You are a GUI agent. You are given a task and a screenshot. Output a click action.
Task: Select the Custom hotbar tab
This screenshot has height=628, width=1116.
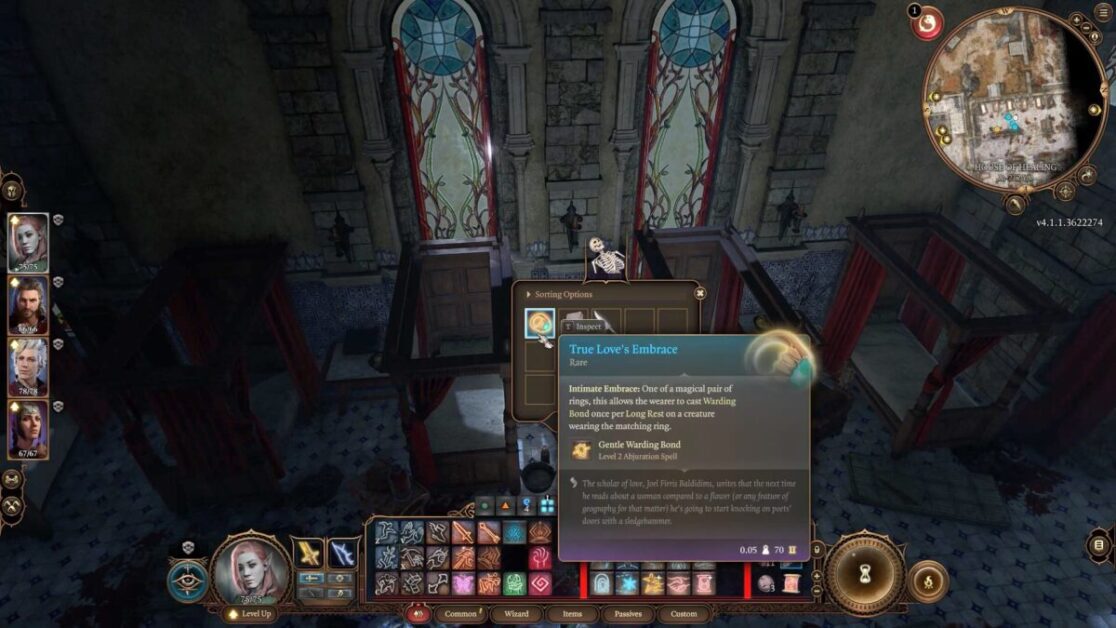tap(684, 613)
